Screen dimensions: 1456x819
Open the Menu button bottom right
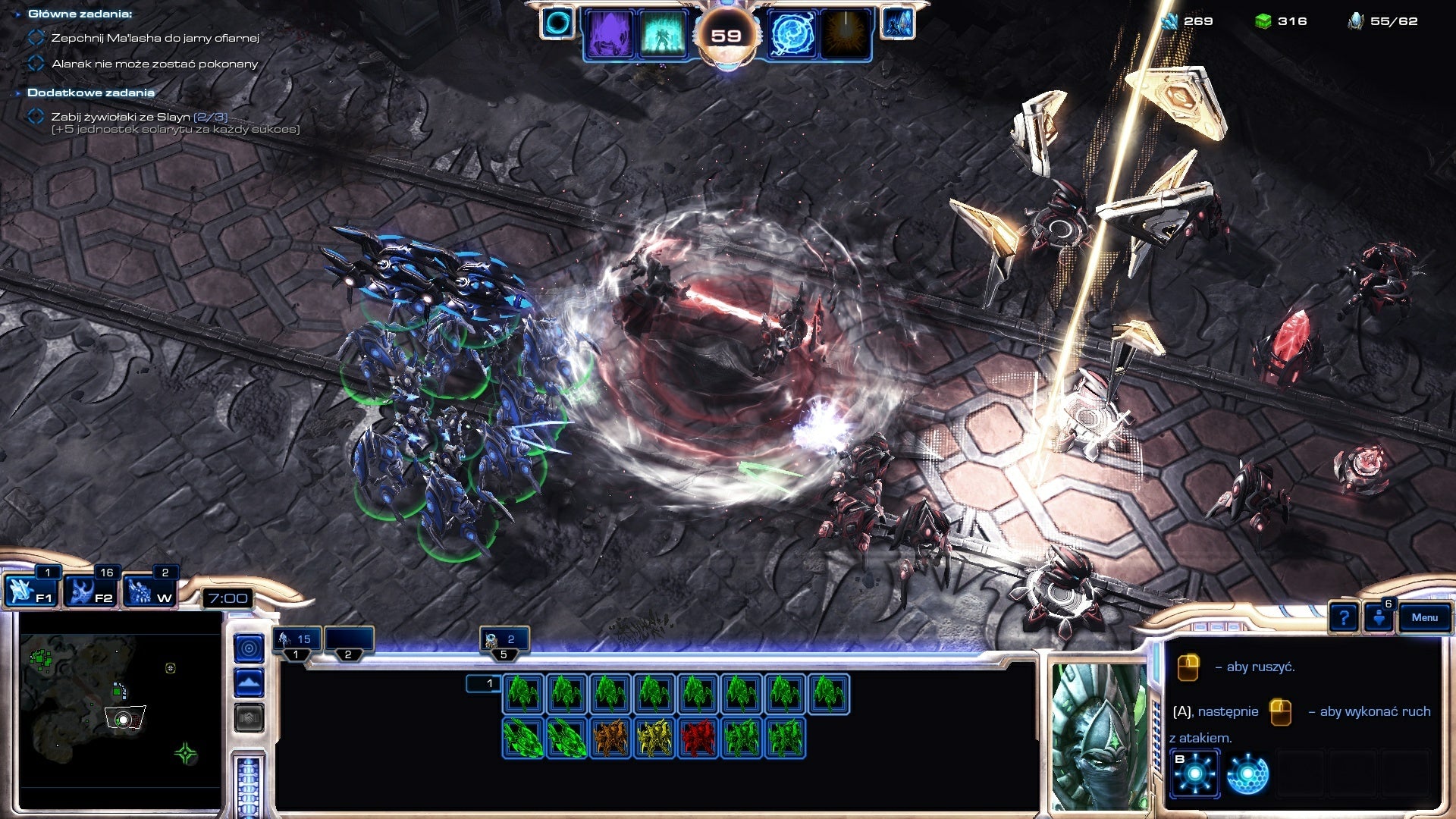1423,618
